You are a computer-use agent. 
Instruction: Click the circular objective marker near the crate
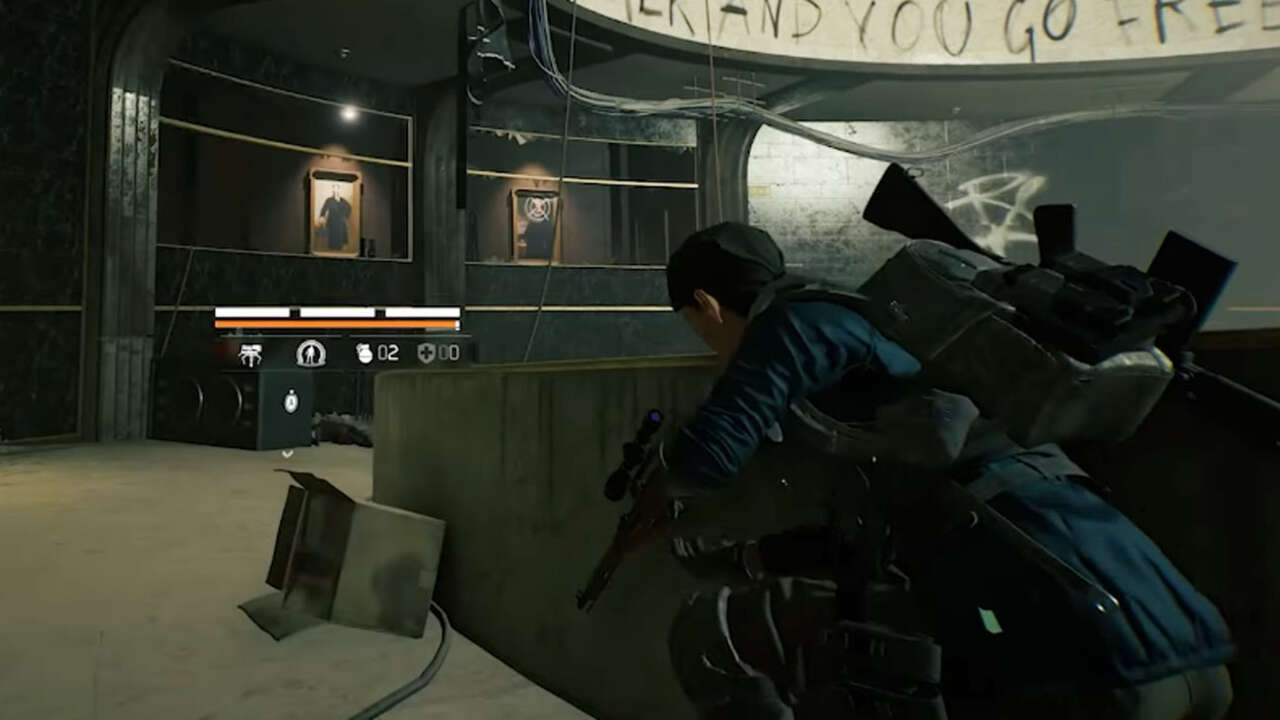pyautogui.click(x=287, y=452)
